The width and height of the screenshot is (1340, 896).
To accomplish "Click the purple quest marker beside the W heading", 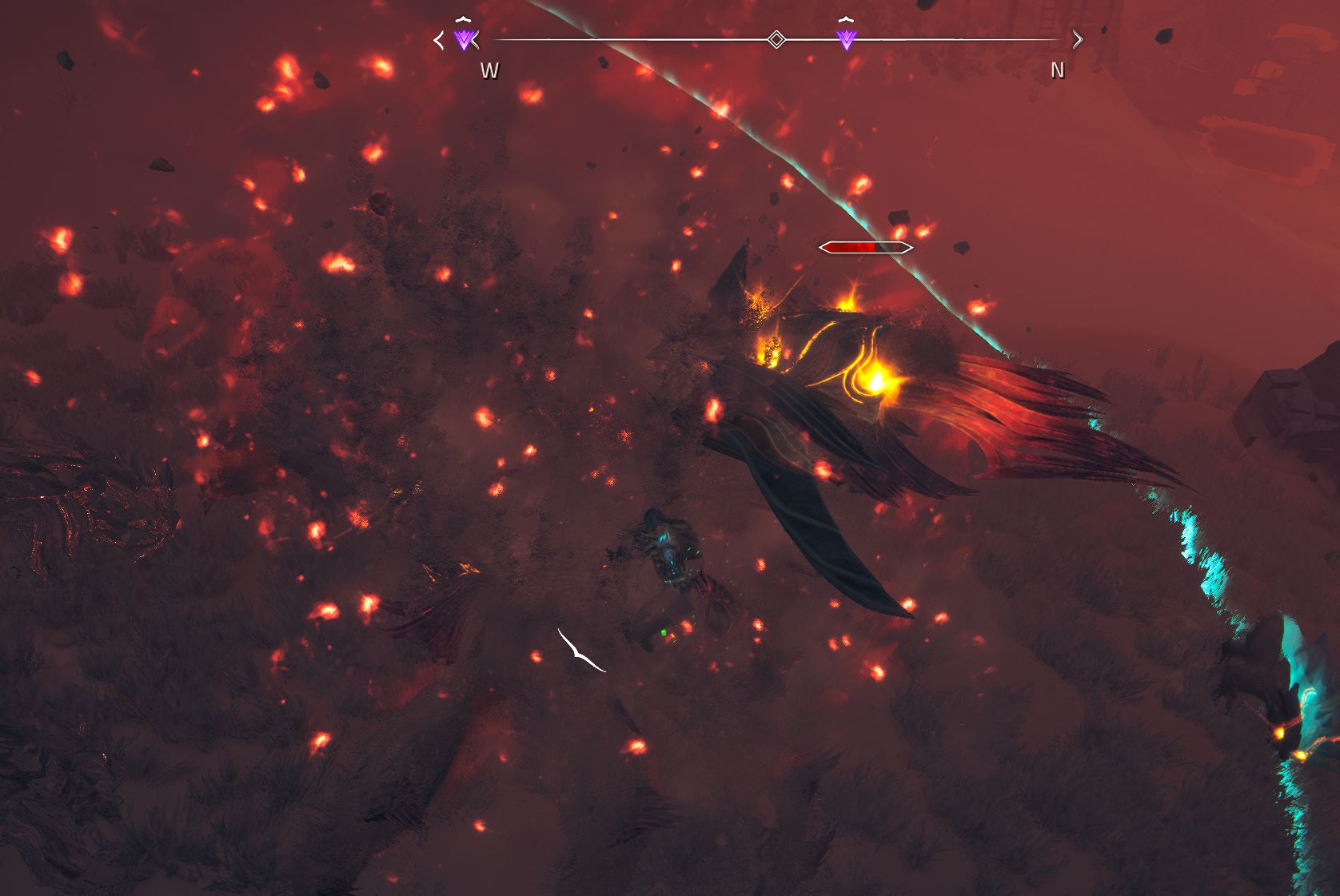I will coord(464,38).
